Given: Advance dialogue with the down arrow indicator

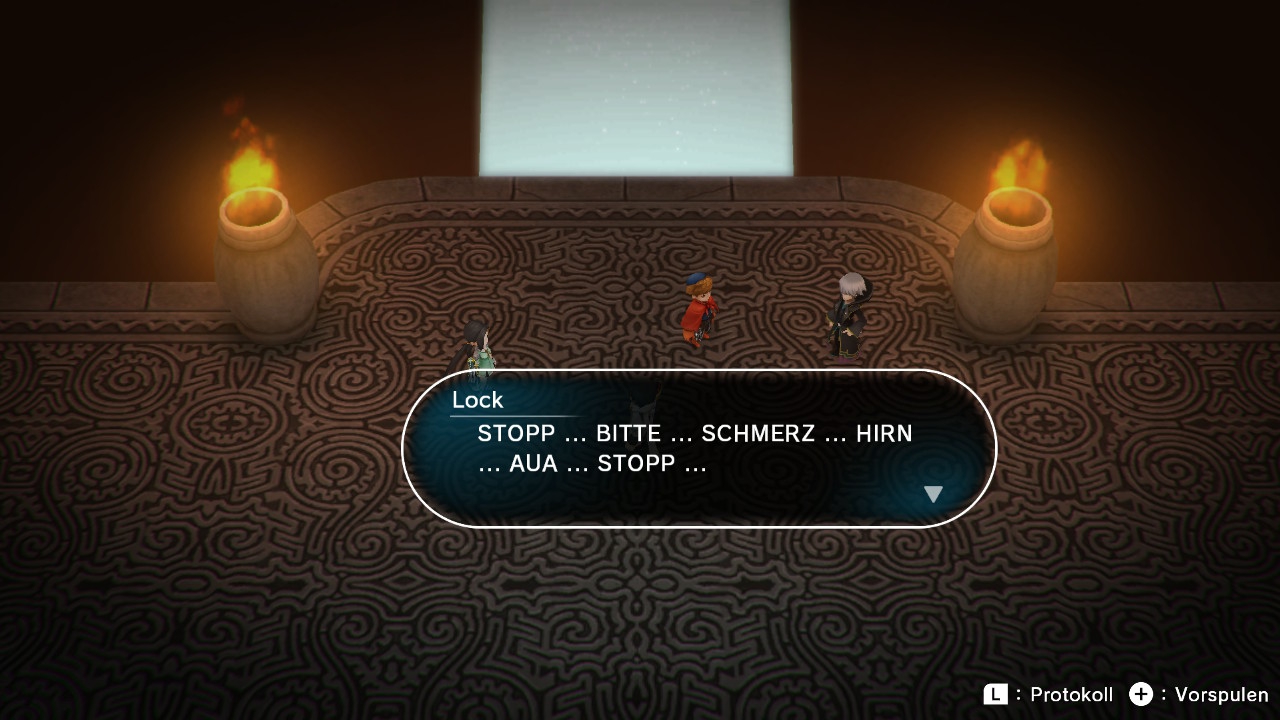Looking at the screenshot, I should pyautogui.click(x=933, y=494).
